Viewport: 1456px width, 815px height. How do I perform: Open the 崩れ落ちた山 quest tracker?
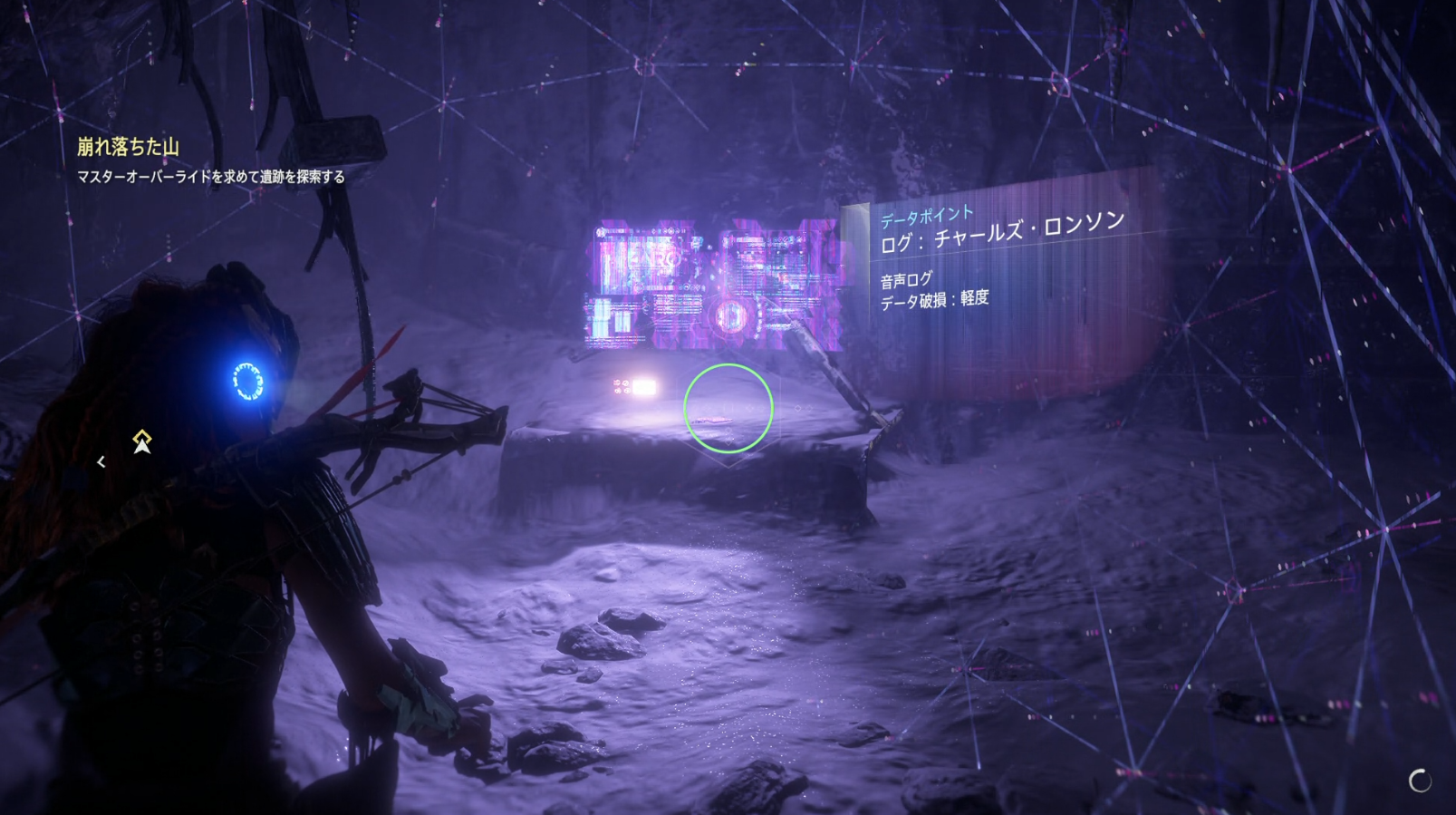pyautogui.click(x=128, y=147)
